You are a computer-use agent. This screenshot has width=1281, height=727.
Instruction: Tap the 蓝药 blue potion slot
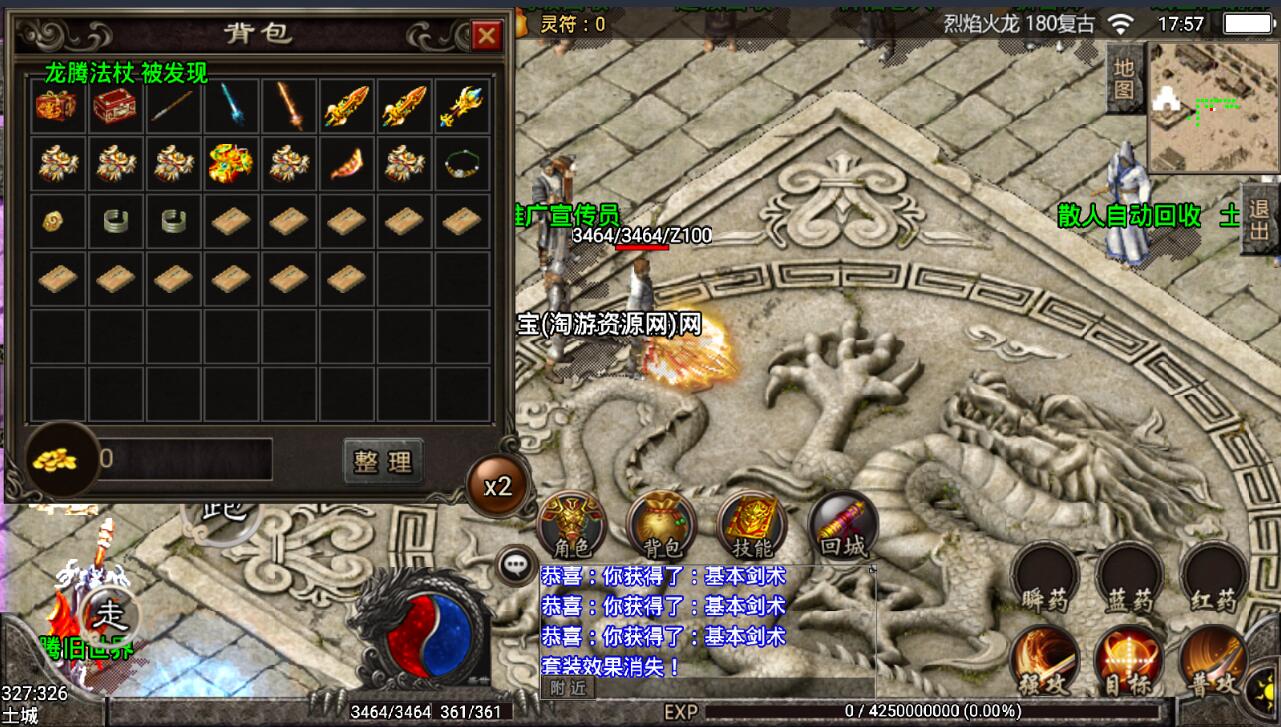pos(1129,577)
